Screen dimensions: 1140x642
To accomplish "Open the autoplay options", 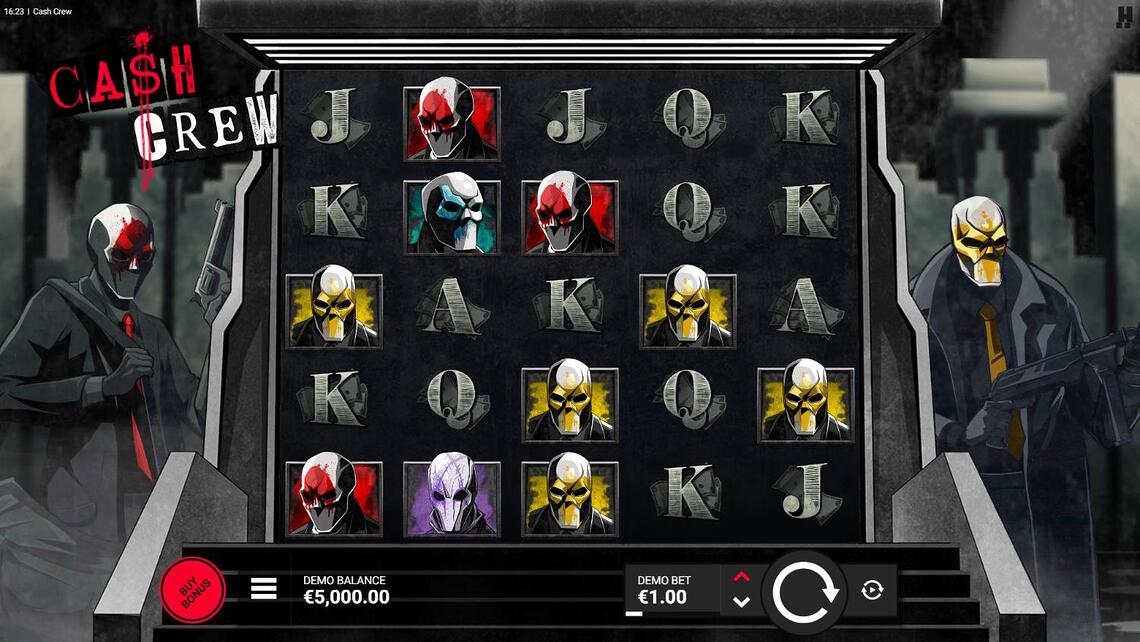I will pyautogui.click(x=872, y=590).
